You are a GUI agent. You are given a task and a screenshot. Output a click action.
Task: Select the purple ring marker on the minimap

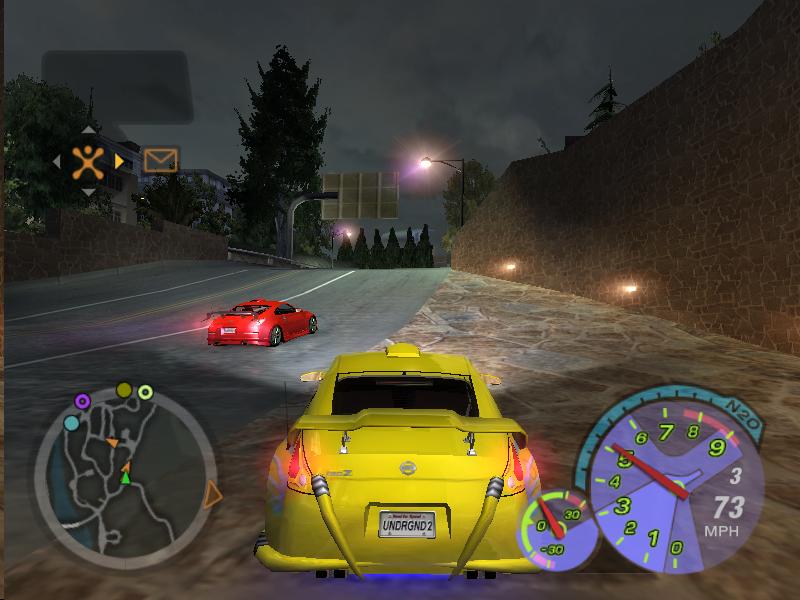pyautogui.click(x=82, y=402)
